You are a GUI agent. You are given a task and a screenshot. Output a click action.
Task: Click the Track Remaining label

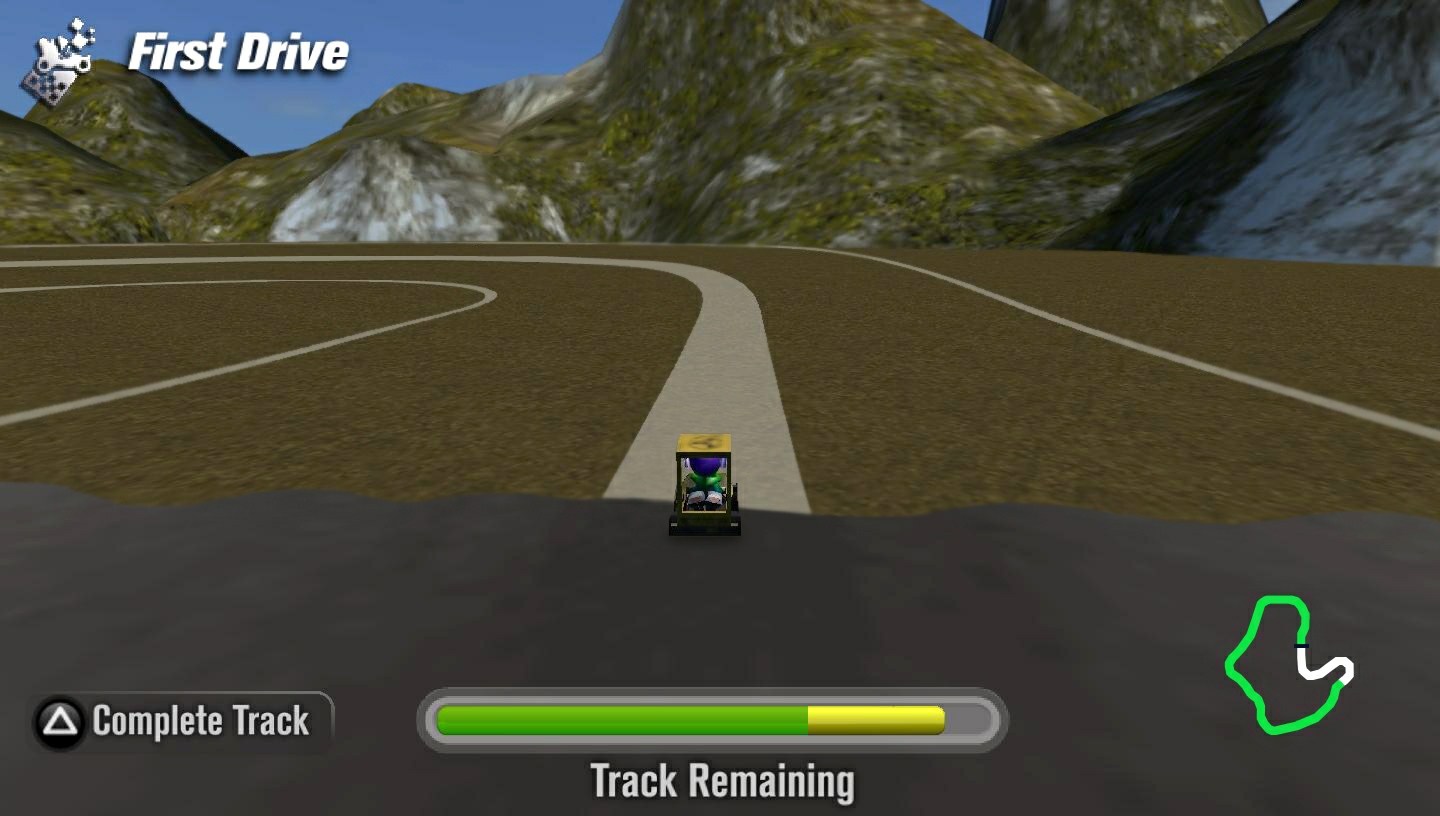(723, 782)
